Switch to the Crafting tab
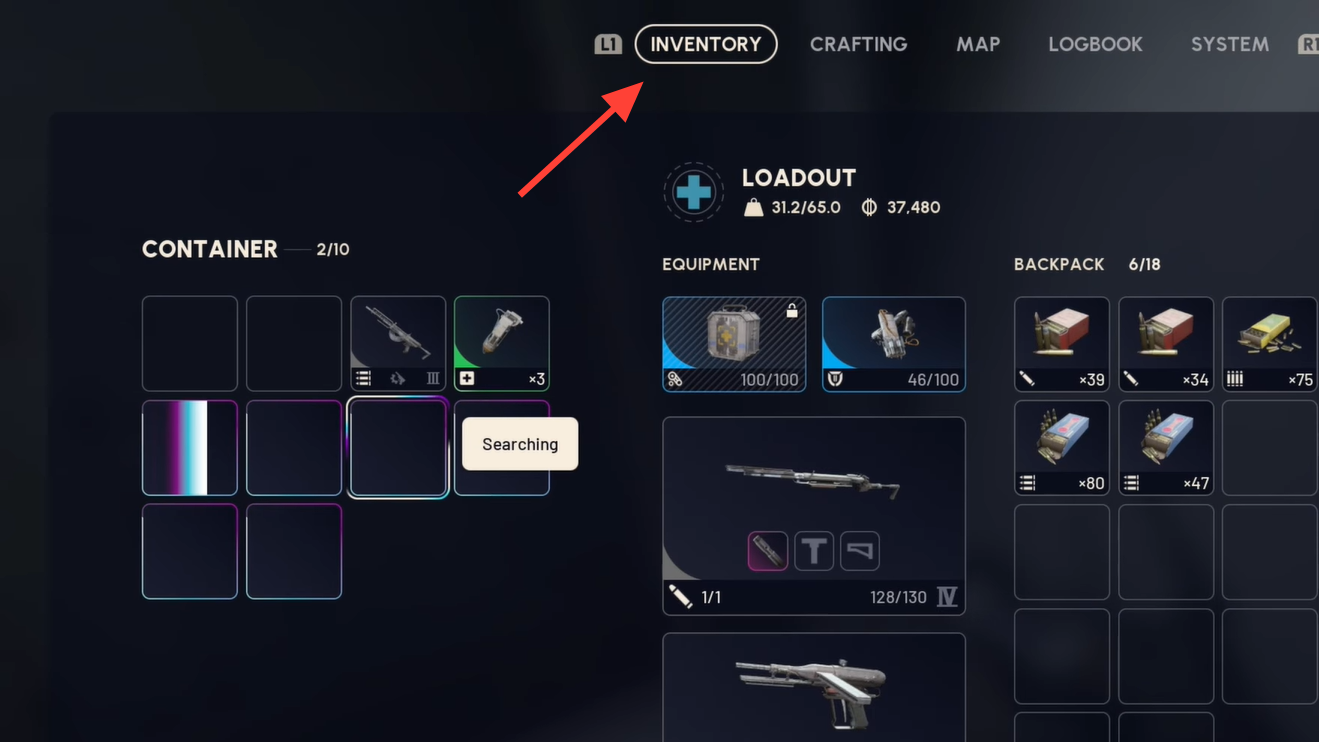 (858, 44)
